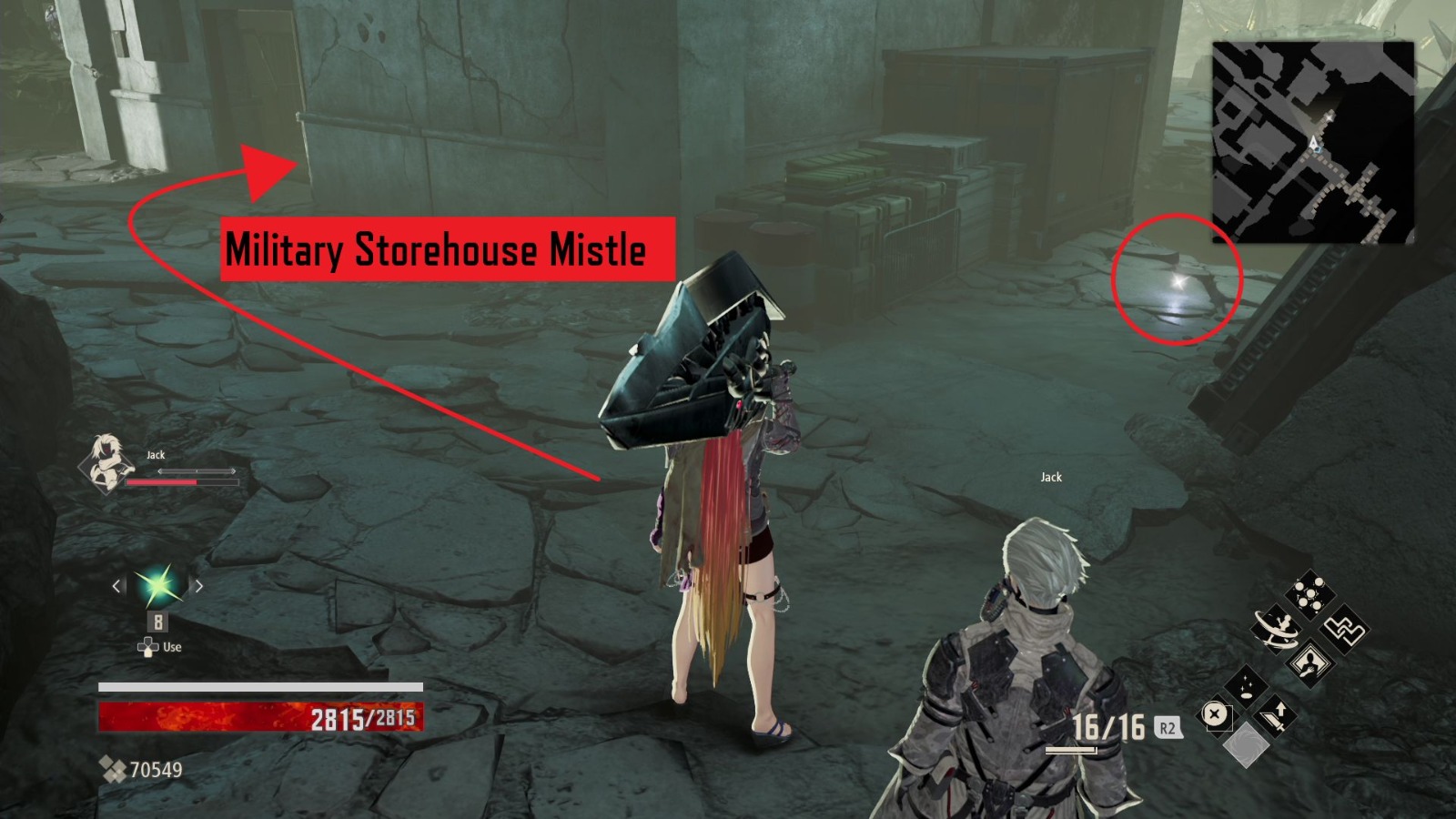Click the sword attack-up buff icon
Viewport: 1456px width, 819px height.
click(x=1277, y=716)
